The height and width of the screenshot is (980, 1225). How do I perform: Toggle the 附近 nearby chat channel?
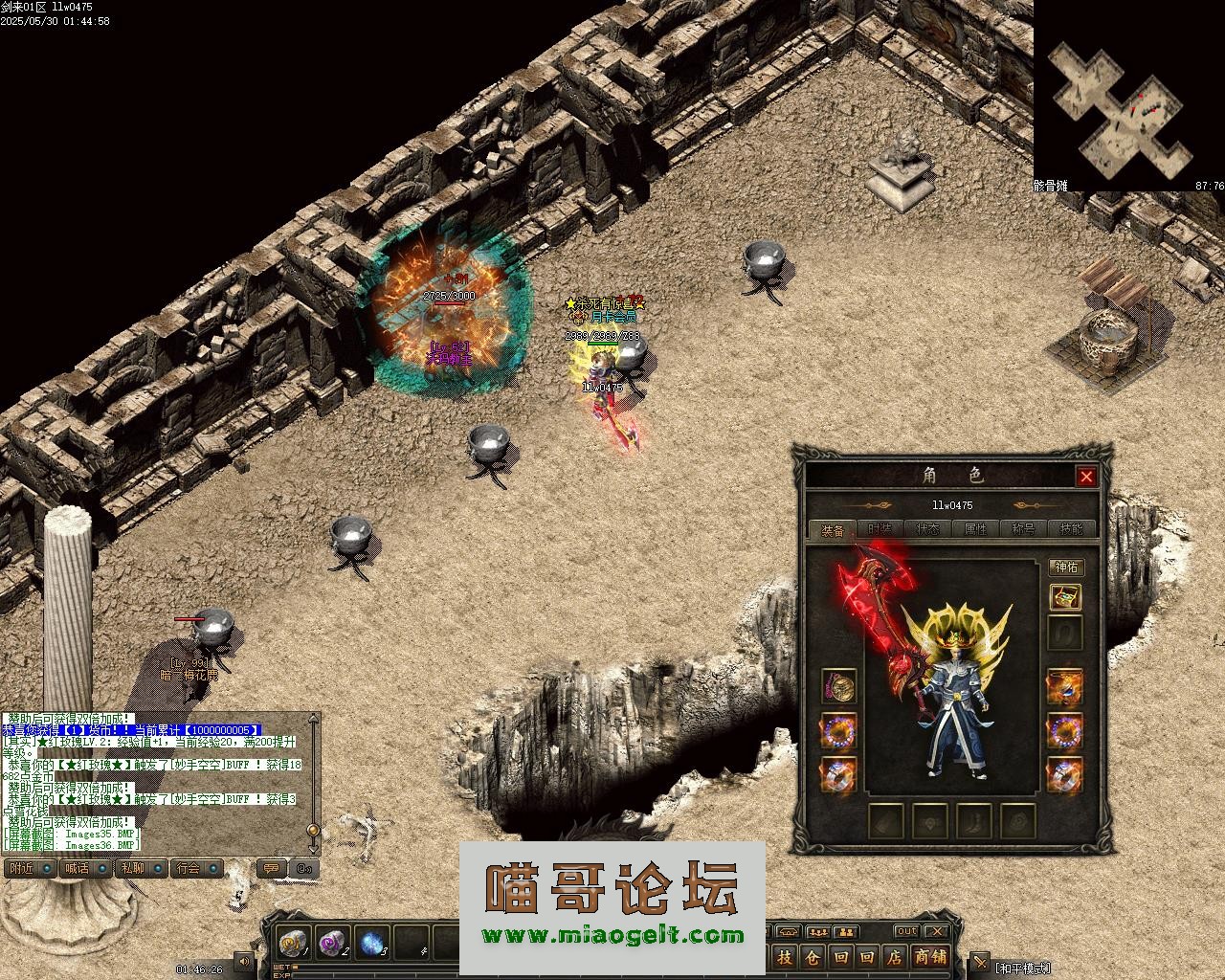point(29,868)
